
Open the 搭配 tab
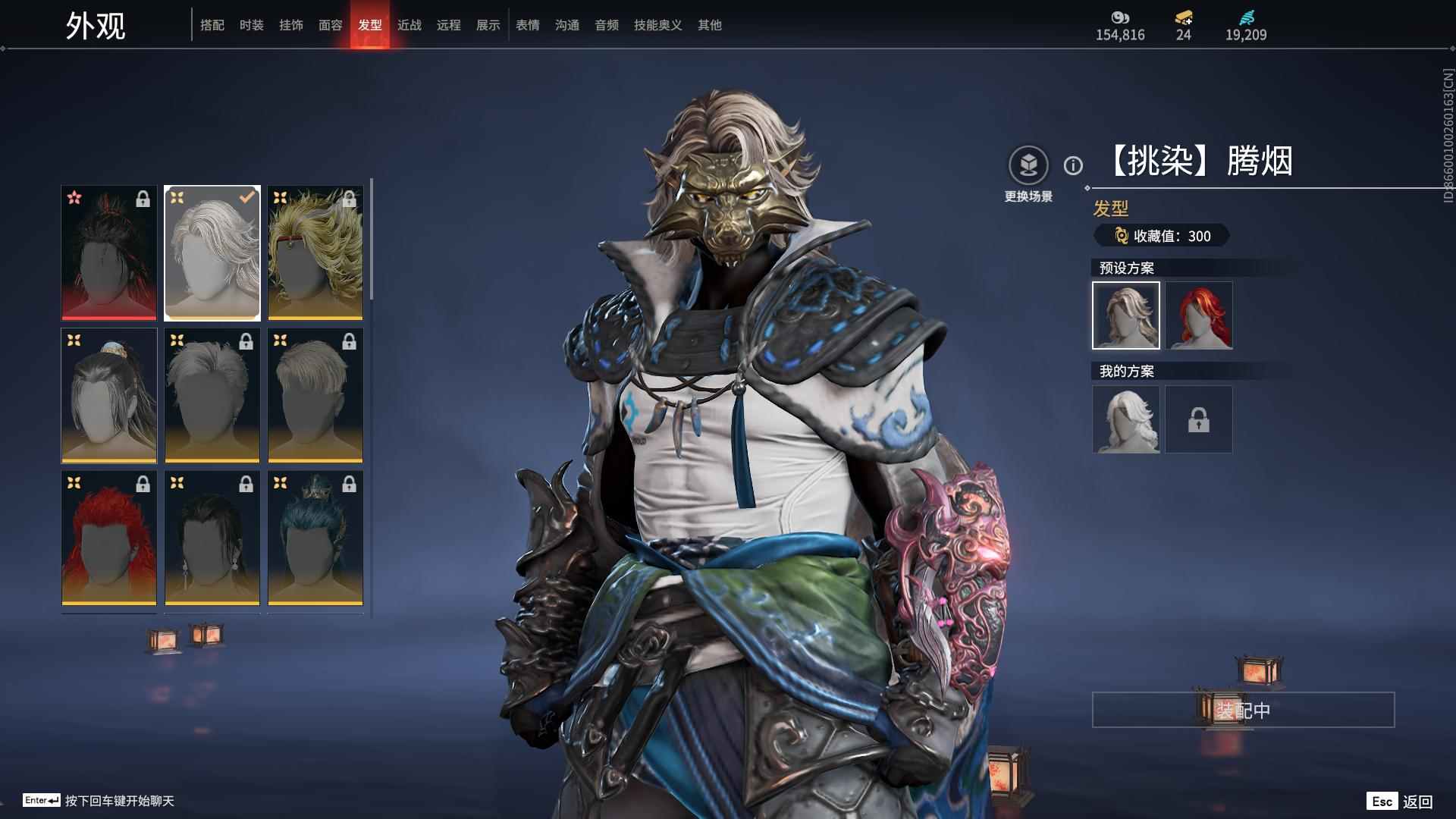(x=212, y=25)
